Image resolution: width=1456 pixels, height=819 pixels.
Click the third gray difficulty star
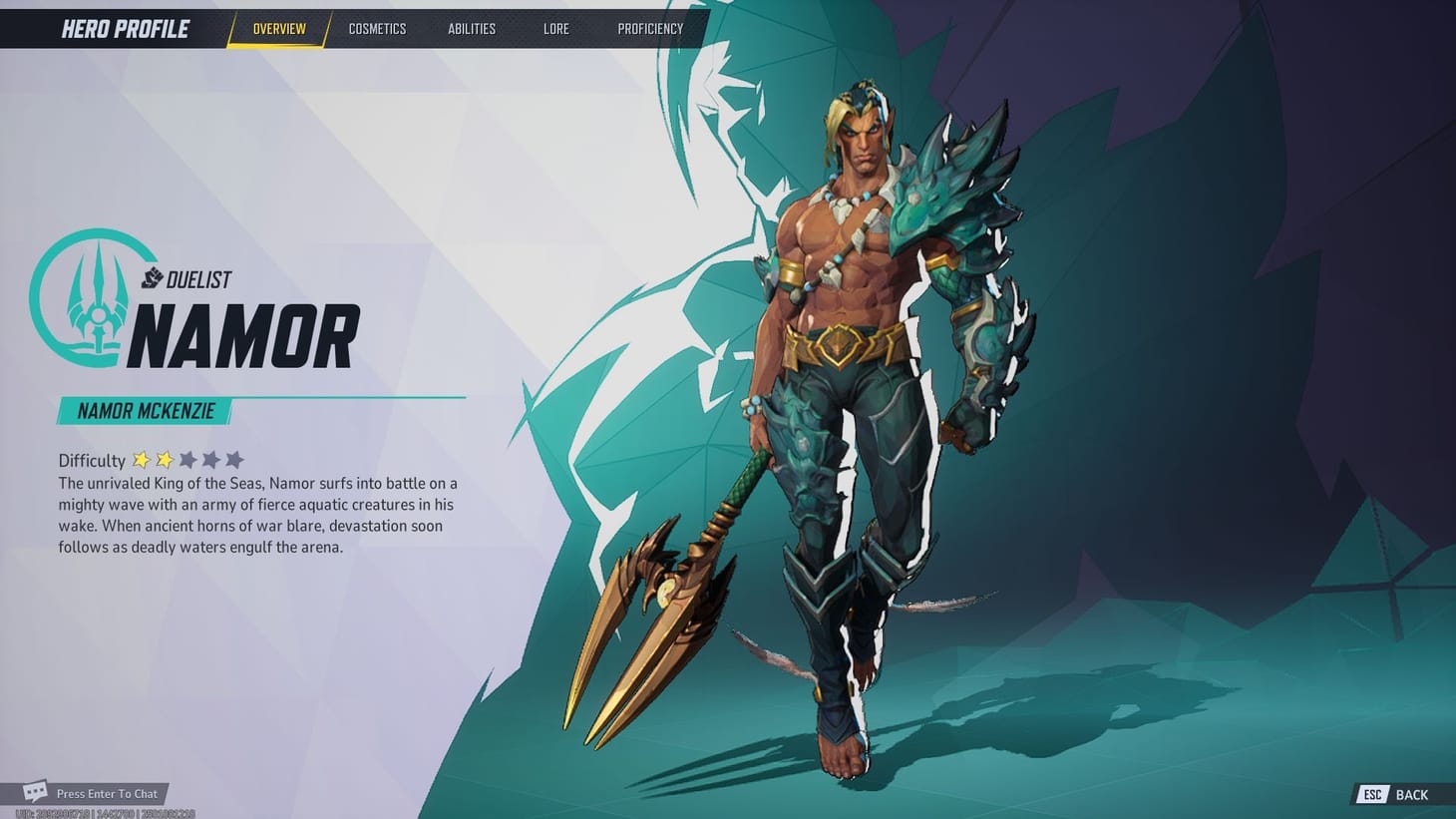coord(187,460)
